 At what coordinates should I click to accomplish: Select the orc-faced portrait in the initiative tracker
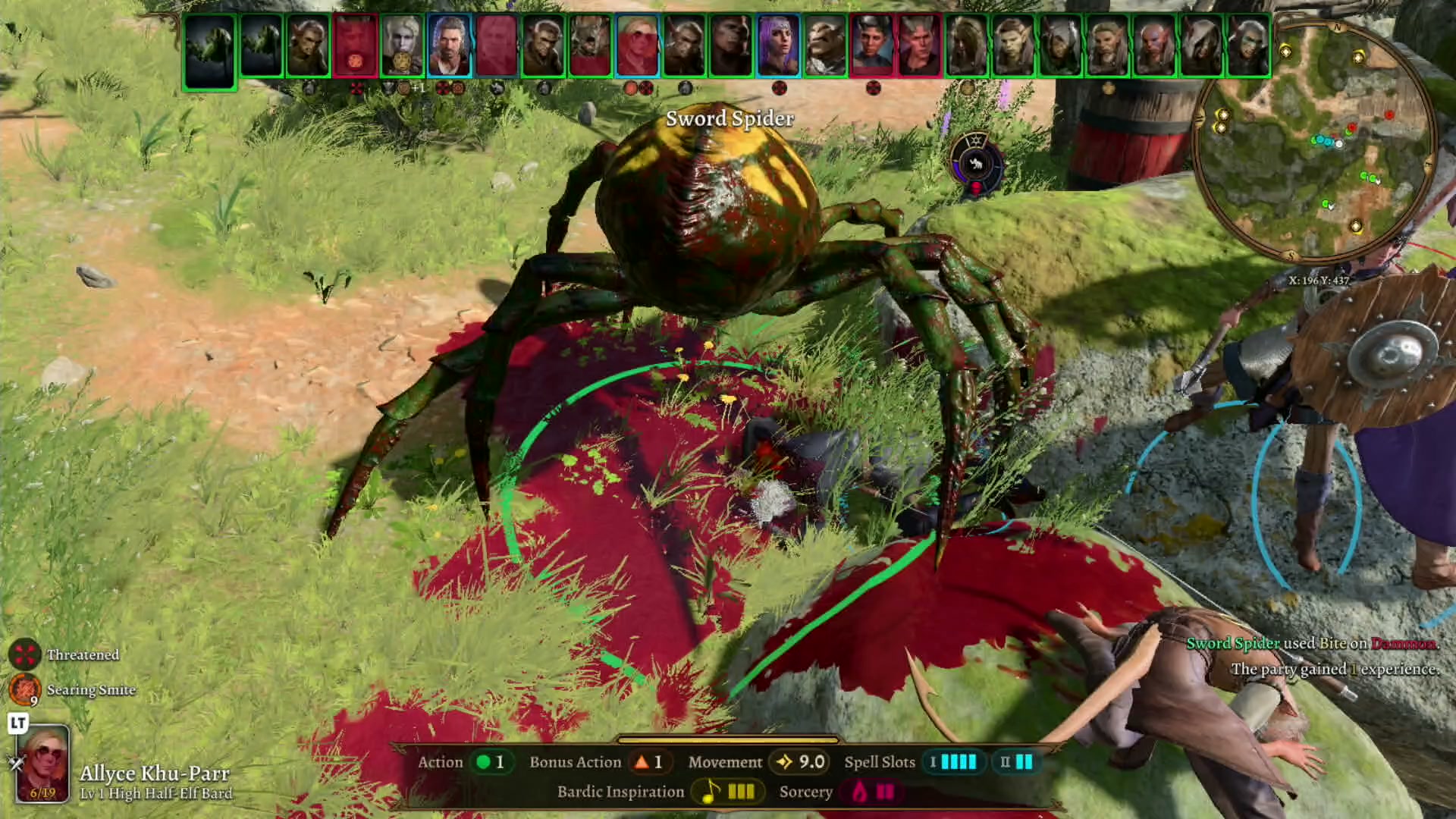824,45
